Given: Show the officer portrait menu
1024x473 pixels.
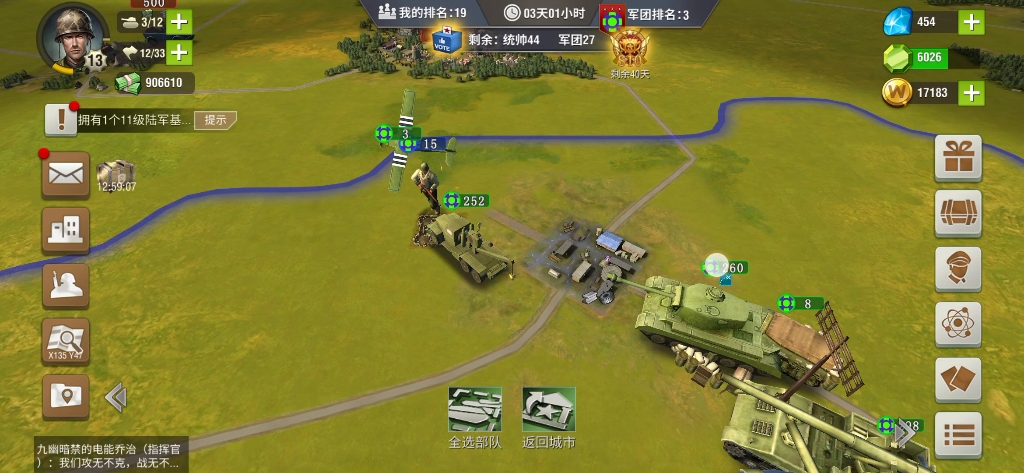Looking at the screenshot, I should [958, 269].
